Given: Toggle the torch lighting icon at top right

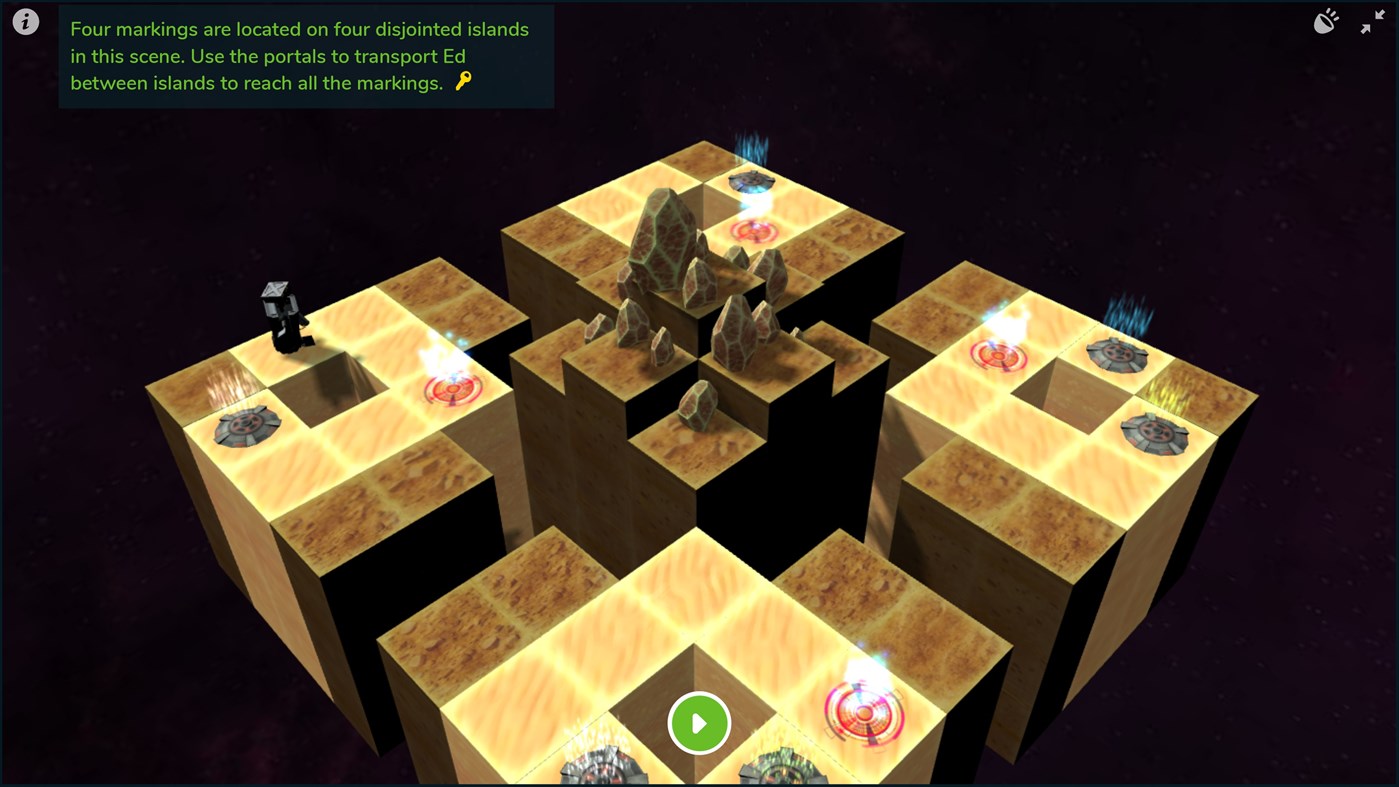Looking at the screenshot, I should pos(1326,20).
